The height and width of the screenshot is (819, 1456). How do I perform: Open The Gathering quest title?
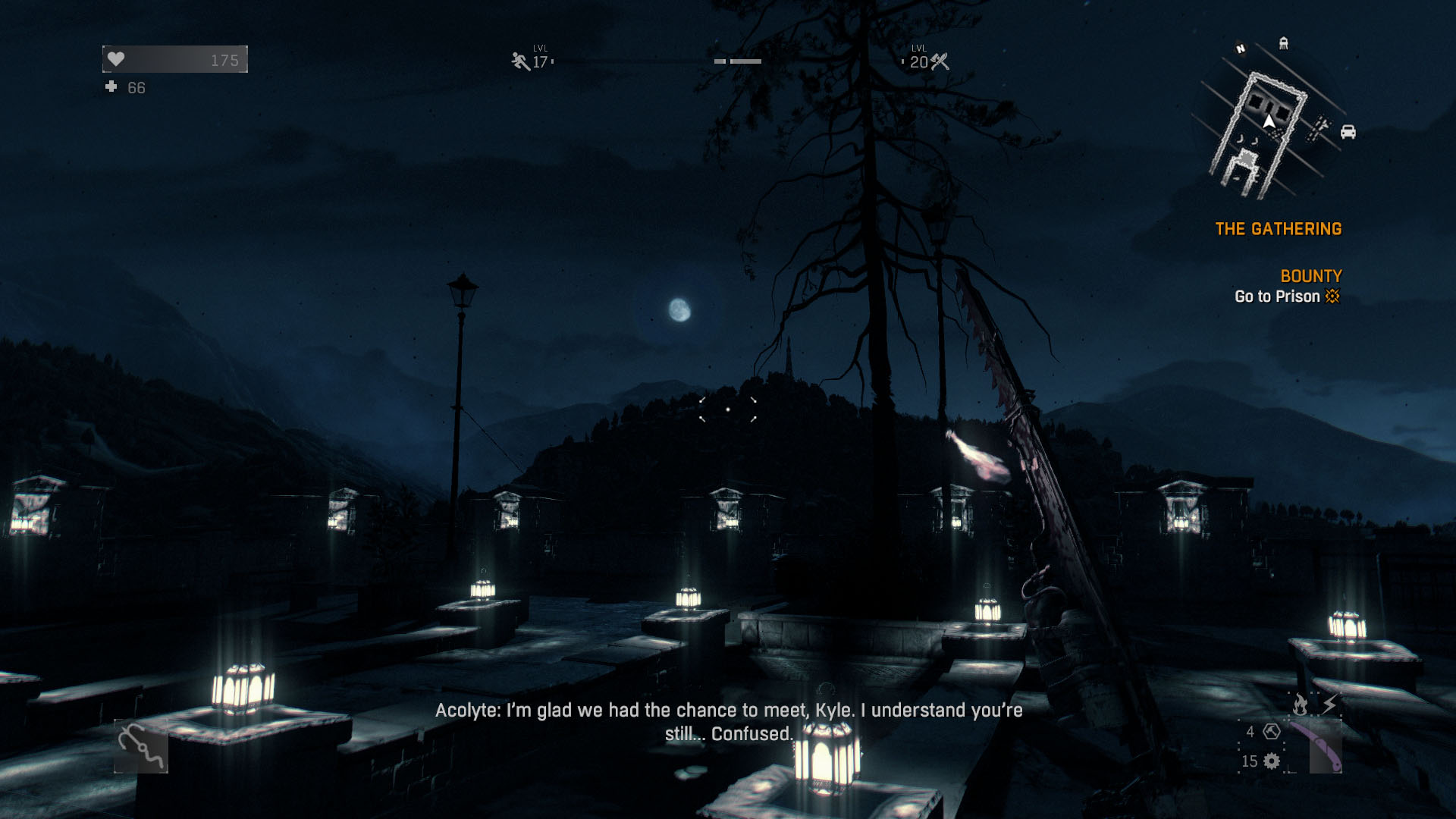click(1278, 229)
